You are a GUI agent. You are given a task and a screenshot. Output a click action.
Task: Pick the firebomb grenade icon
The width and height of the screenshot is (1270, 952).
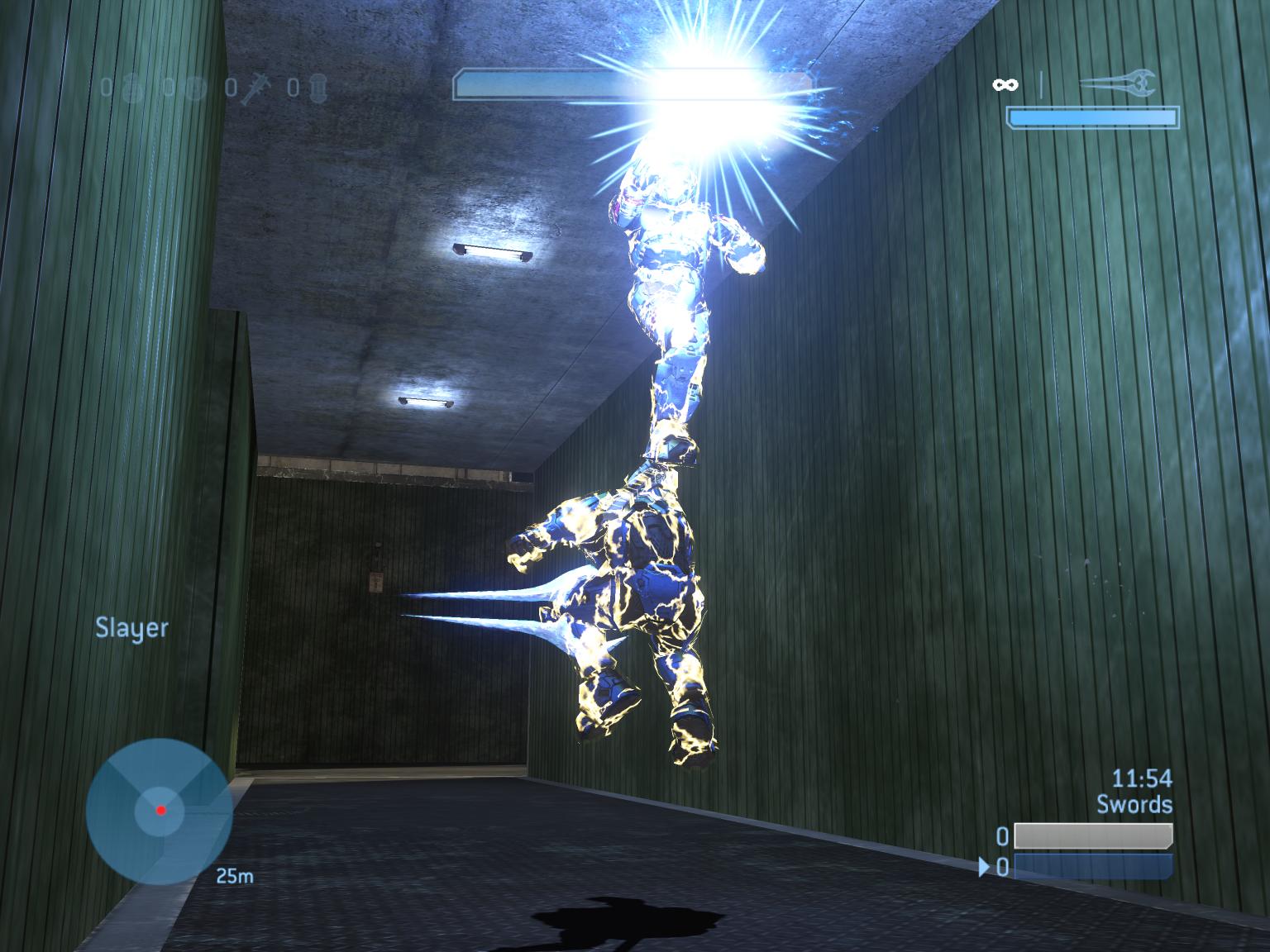[319, 88]
